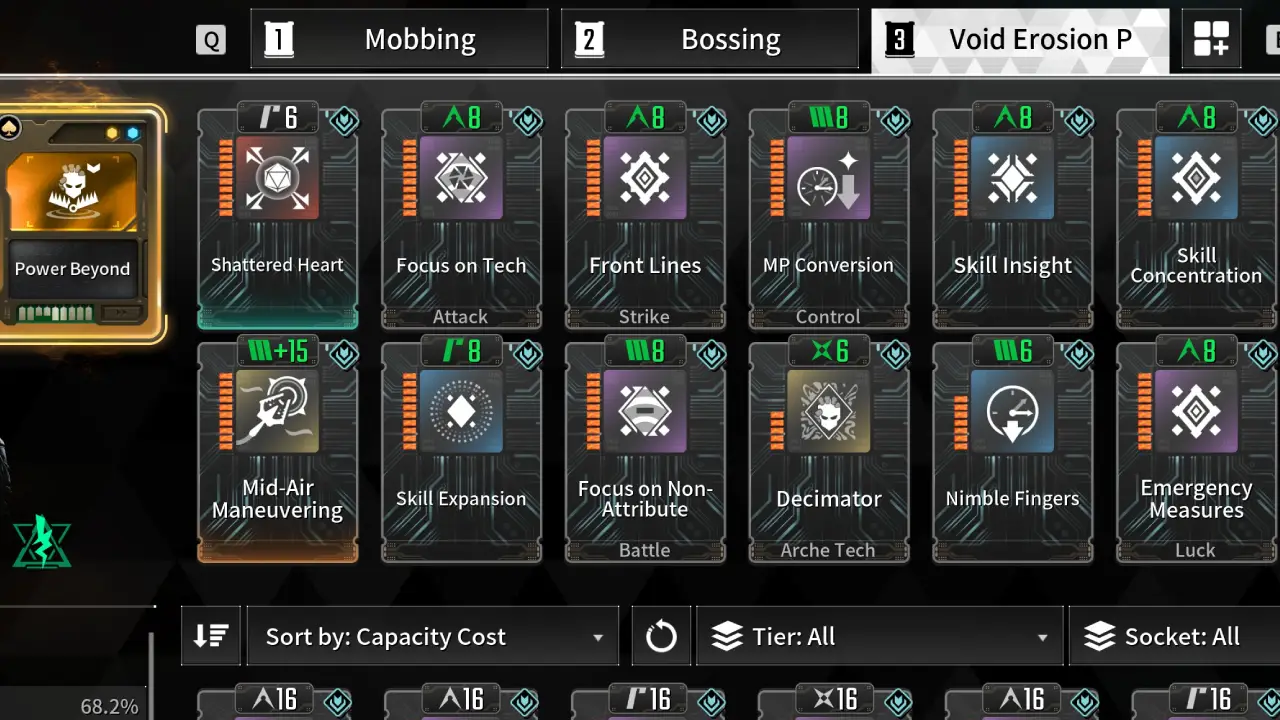Select the Shattered Heart module
The image size is (1280, 720).
tap(277, 215)
